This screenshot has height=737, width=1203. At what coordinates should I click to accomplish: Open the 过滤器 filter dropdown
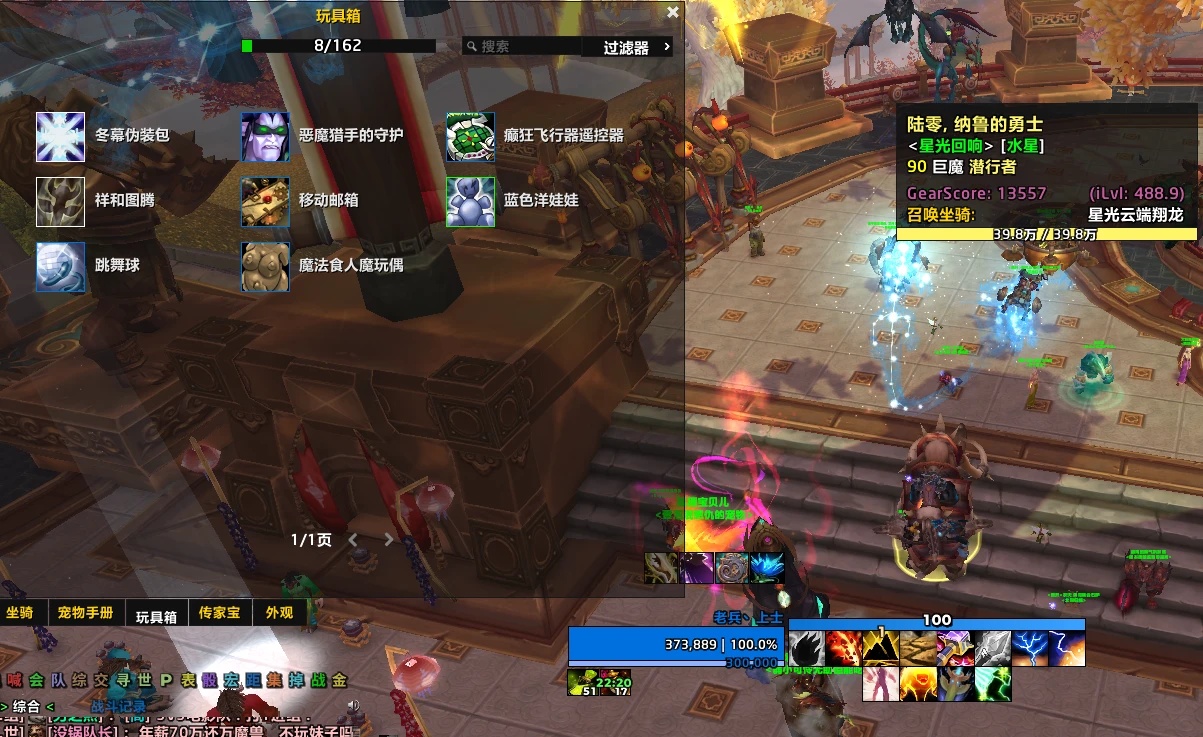coord(636,47)
